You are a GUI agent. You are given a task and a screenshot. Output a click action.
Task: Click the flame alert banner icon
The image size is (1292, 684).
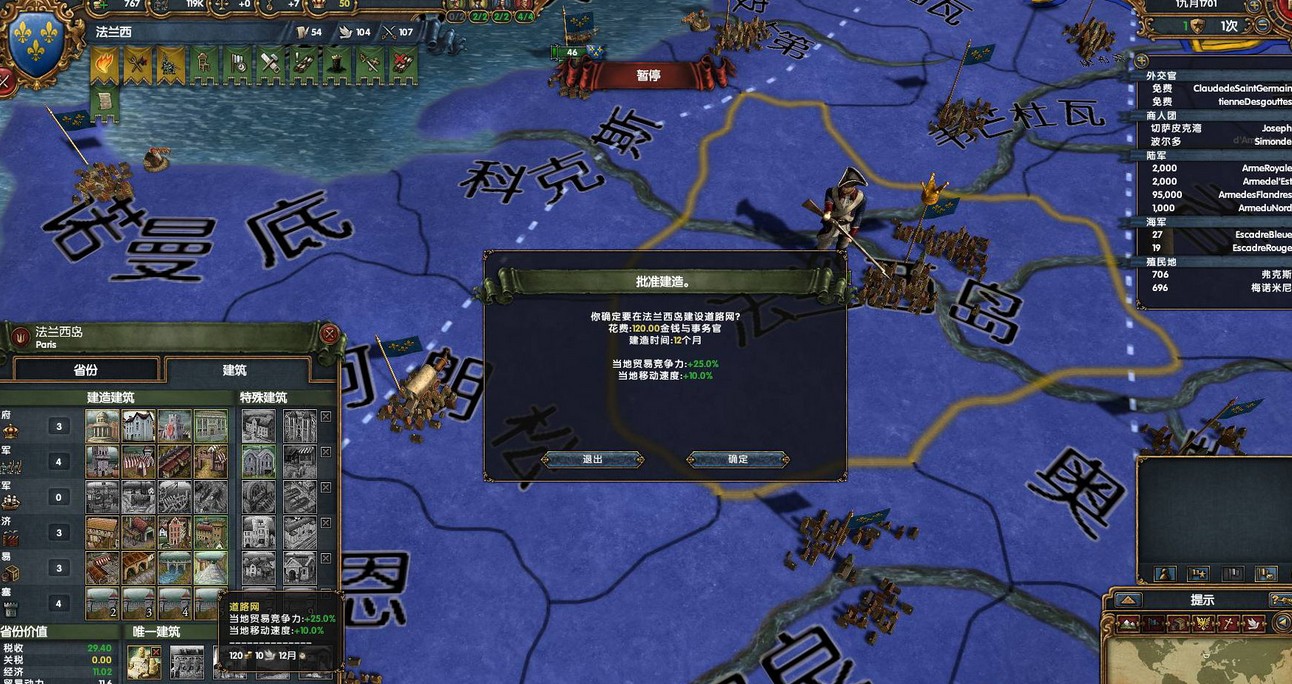(104, 65)
